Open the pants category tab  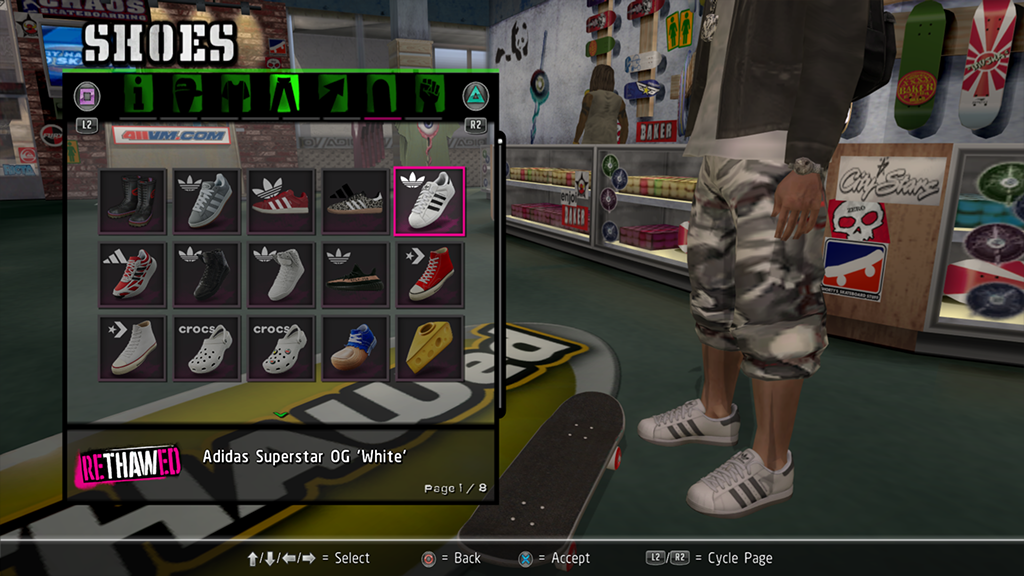285,96
